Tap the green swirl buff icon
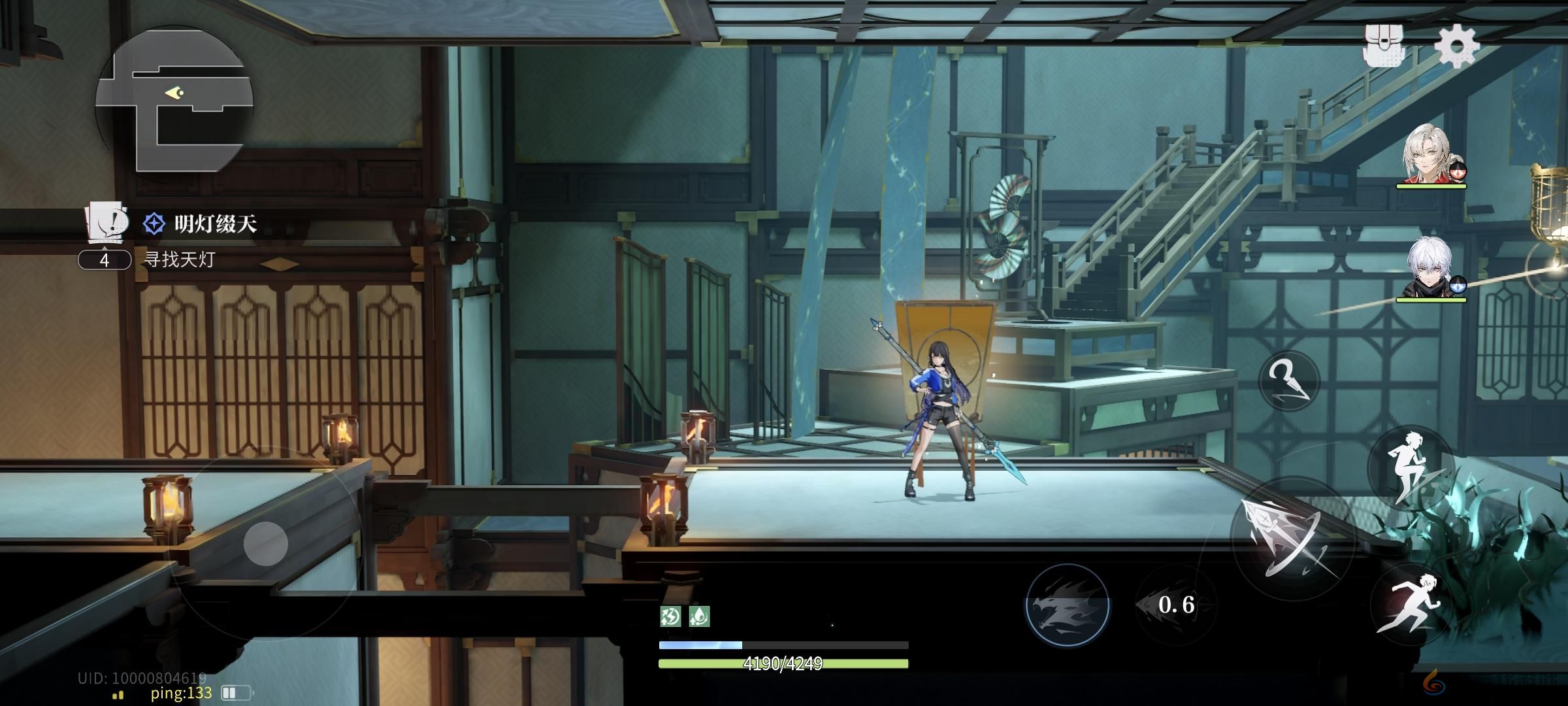Viewport: 1568px width, 706px height. [x=670, y=616]
